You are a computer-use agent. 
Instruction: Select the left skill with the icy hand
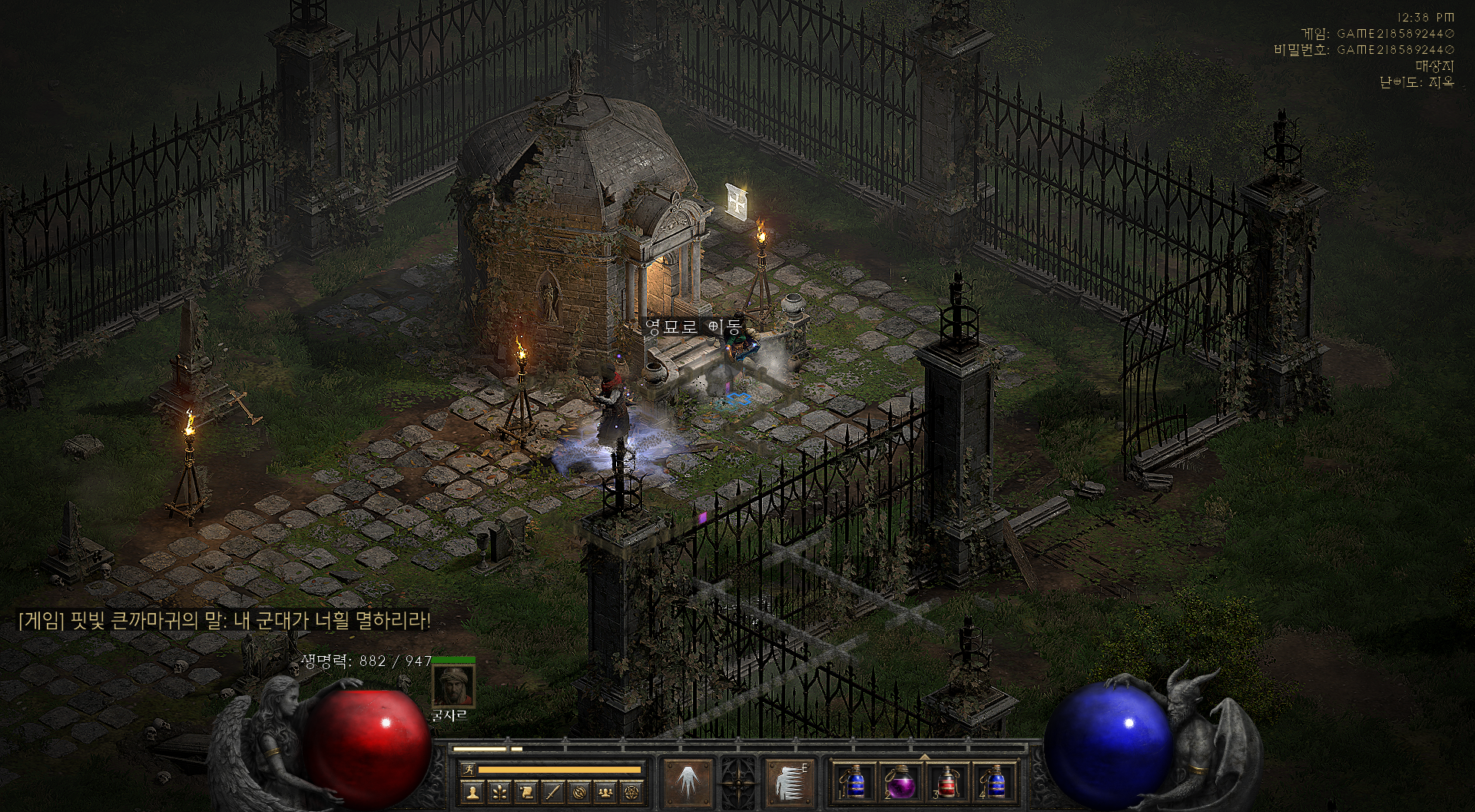(x=687, y=782)
